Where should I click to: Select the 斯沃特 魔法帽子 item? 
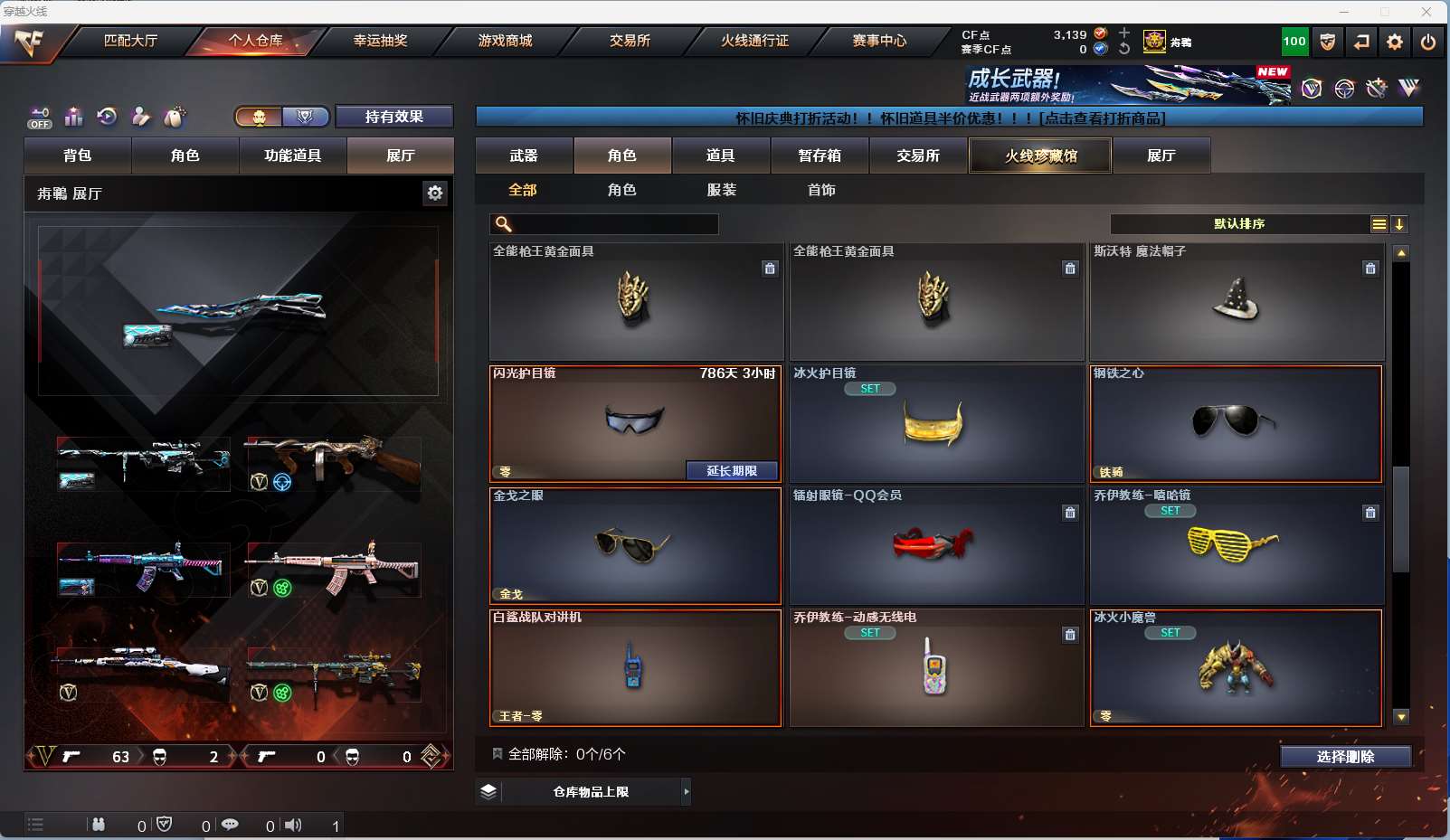(x=1236, y=303)
